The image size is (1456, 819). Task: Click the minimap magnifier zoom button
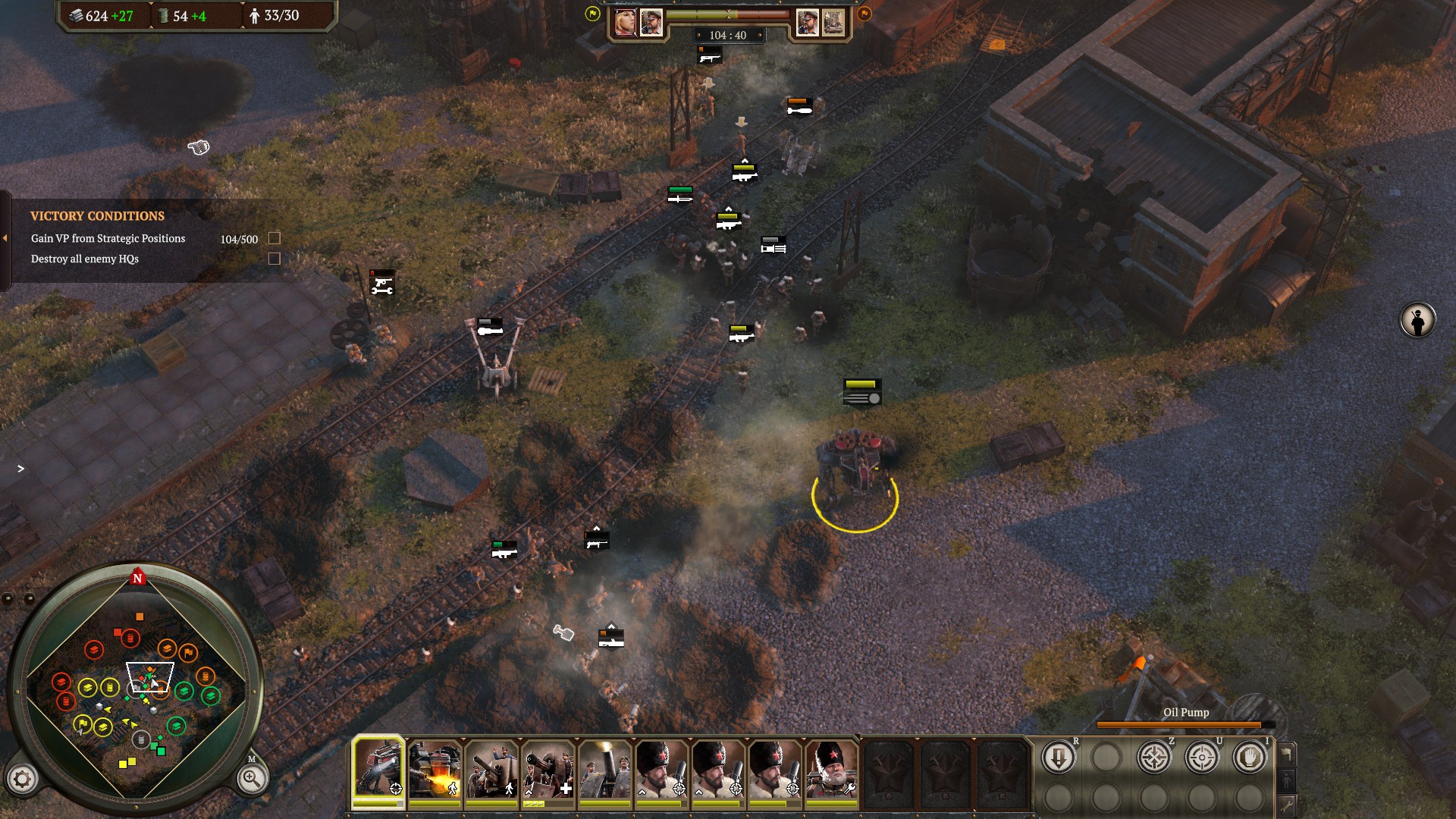click(x=251, y=778)
